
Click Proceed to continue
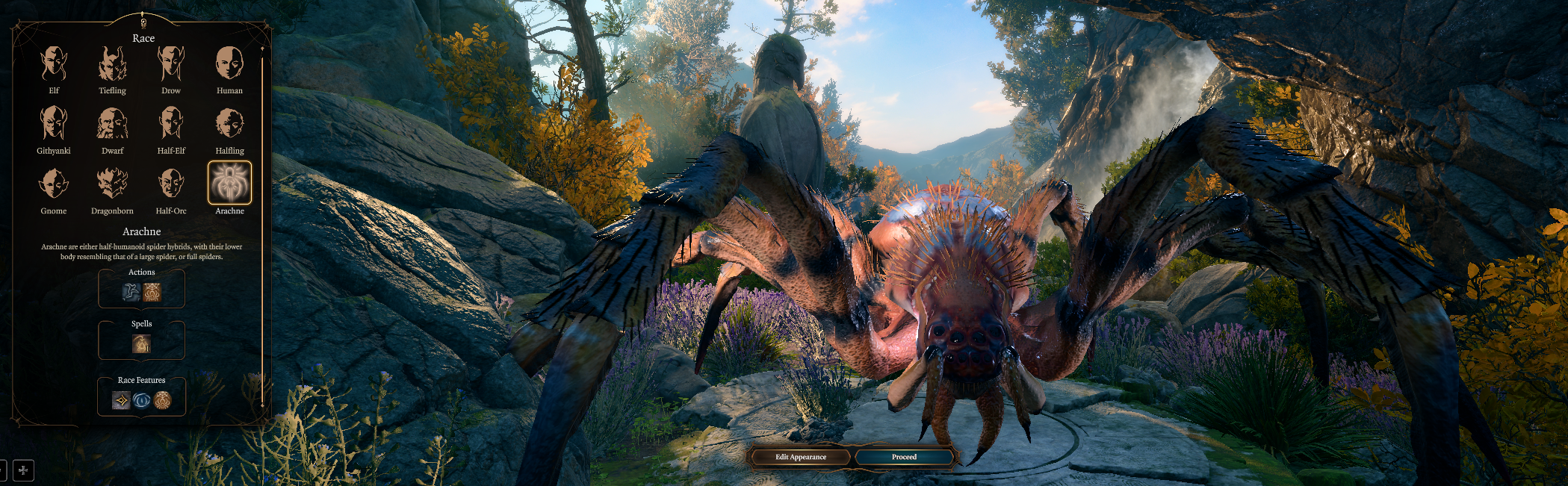click(x=904, y=457)
